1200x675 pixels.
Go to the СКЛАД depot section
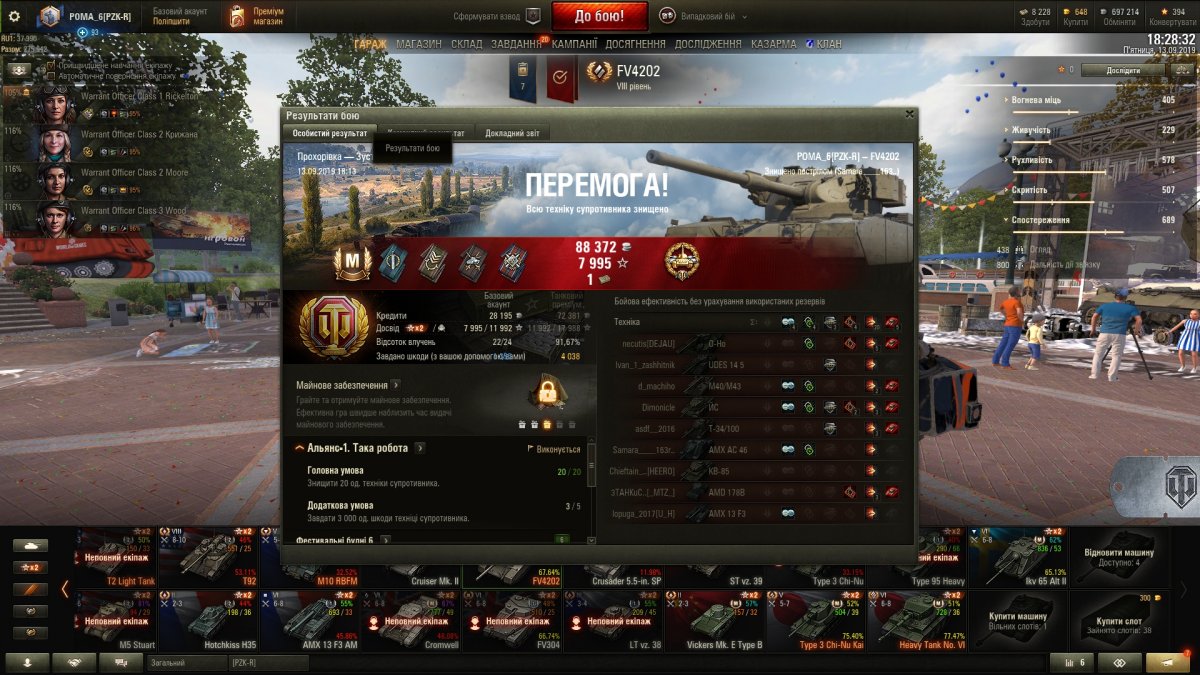click(x=466, y=44)
